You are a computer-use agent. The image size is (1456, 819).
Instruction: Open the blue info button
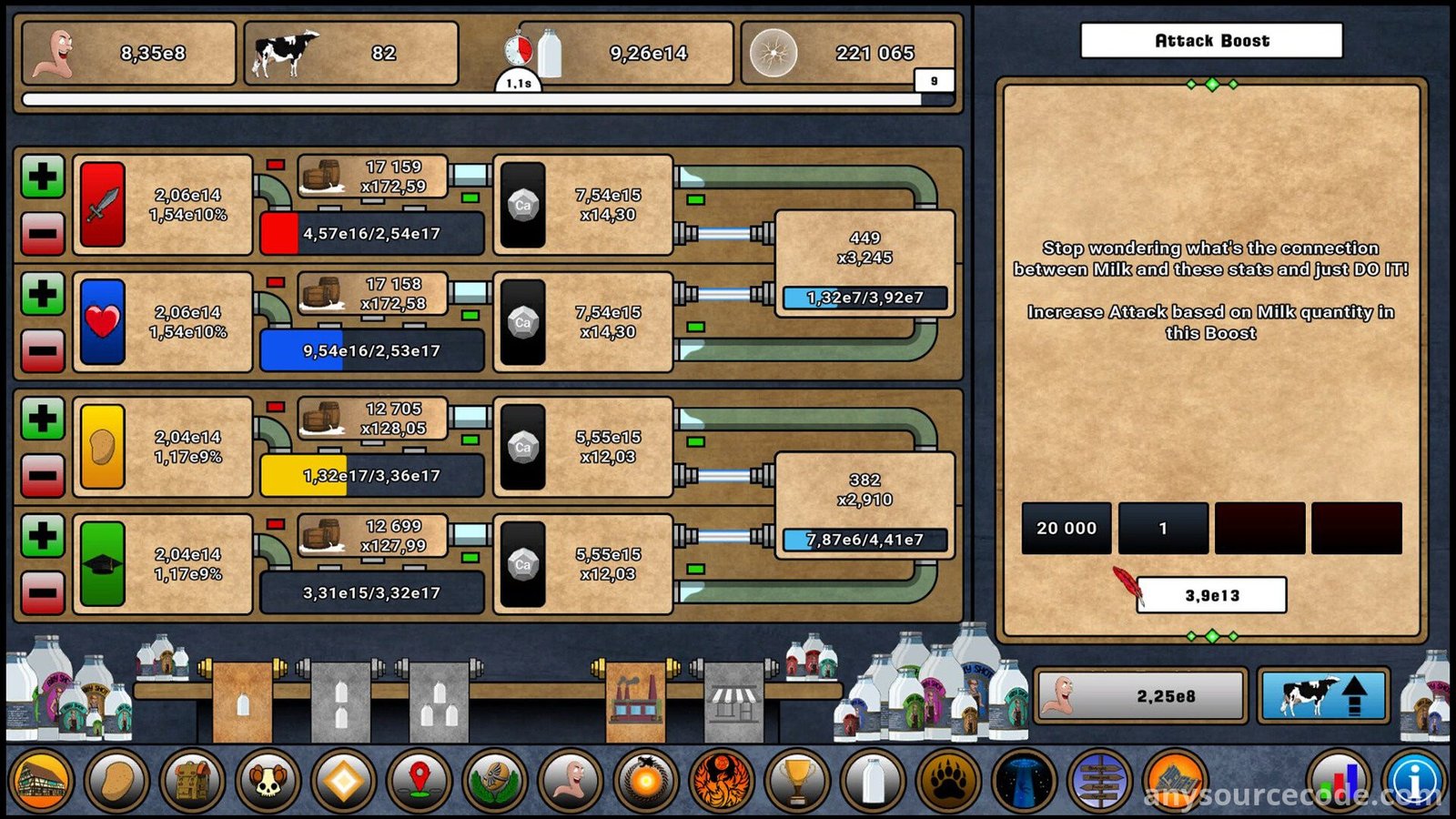click(x=1415, y=781)
